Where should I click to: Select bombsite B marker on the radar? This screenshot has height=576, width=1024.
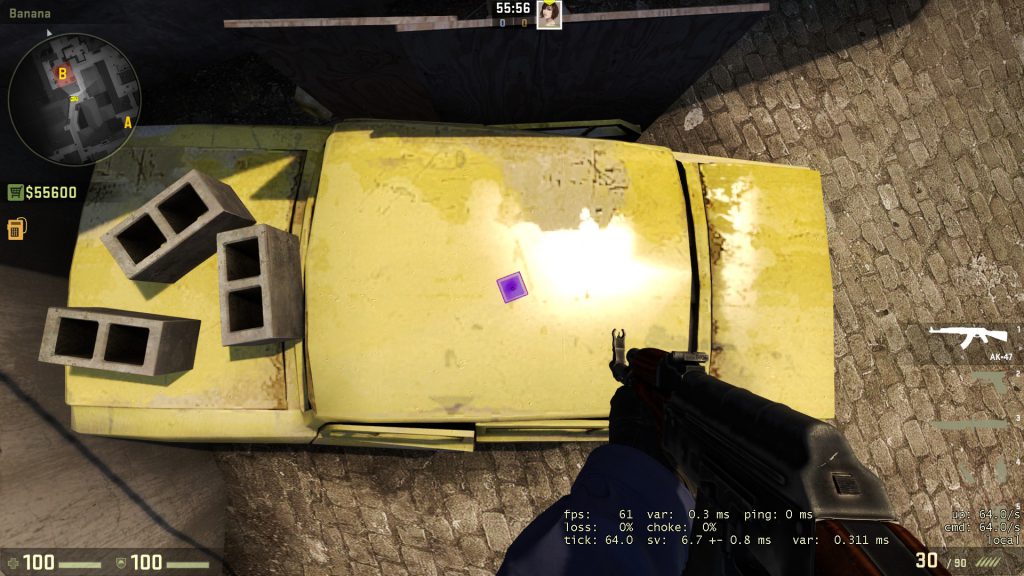(62, 73)
